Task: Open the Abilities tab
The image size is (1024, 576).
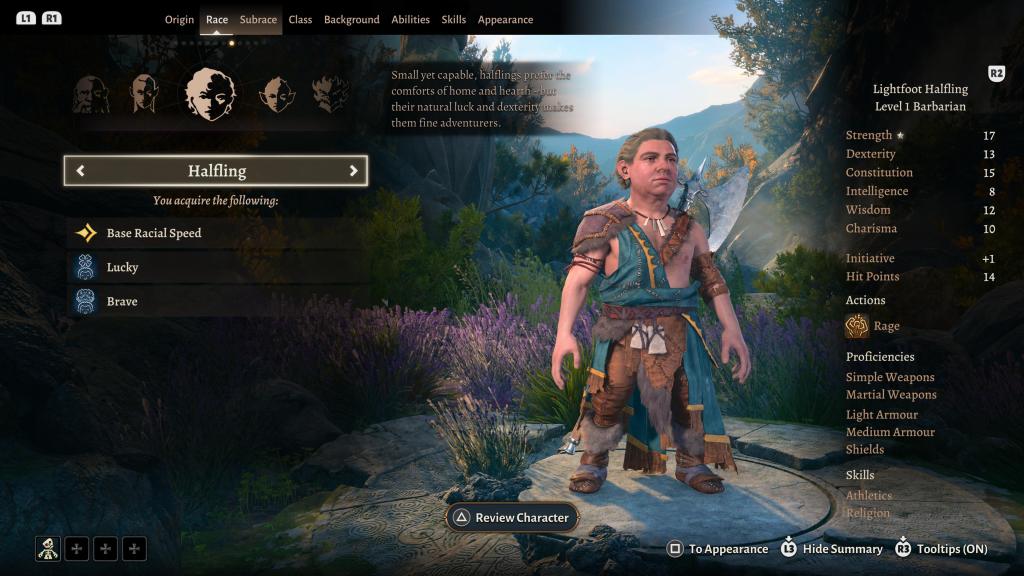Action: pos(410,20)
